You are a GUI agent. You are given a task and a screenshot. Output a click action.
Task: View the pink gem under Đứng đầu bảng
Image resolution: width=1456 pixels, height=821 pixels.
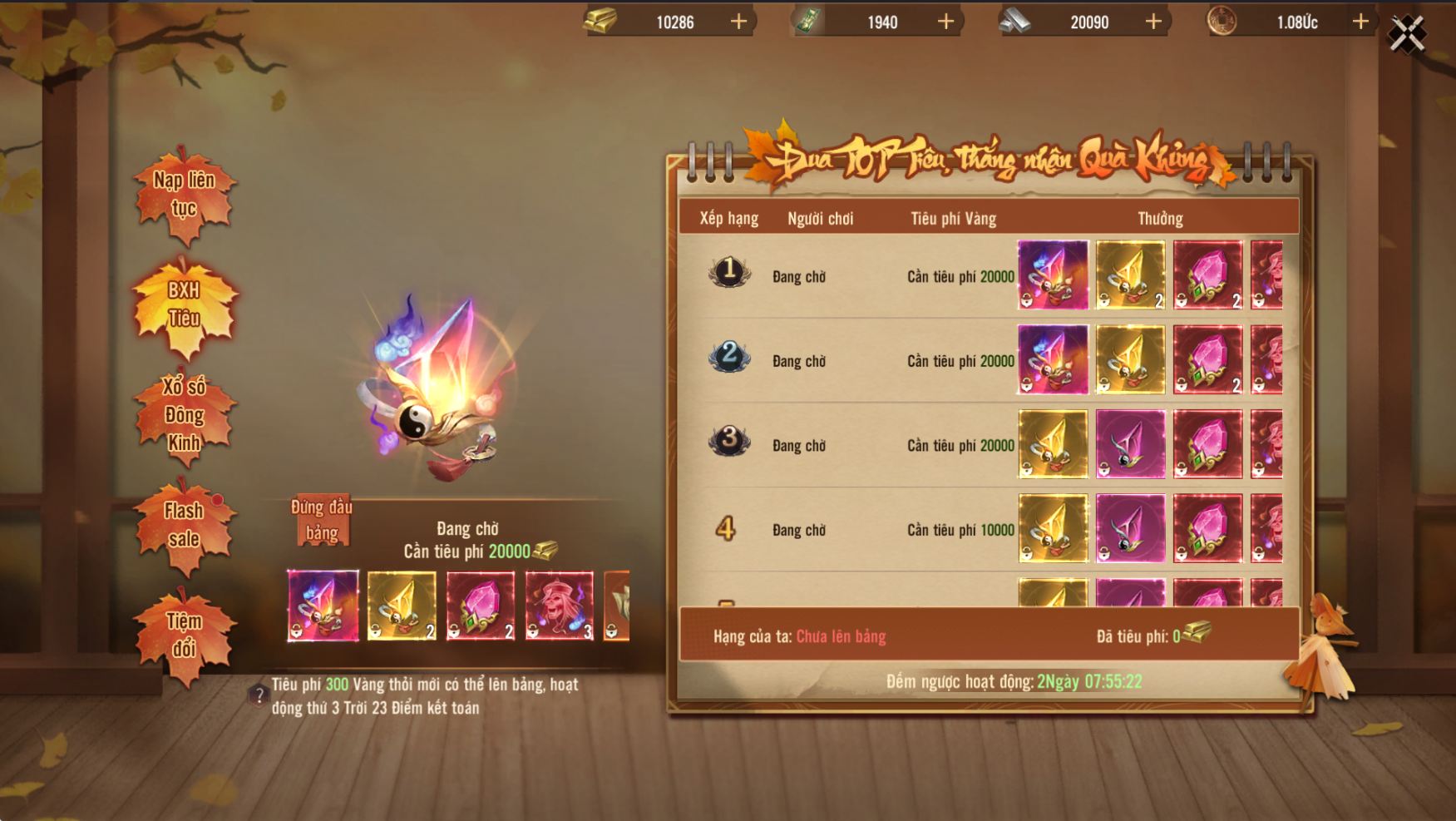480,606
